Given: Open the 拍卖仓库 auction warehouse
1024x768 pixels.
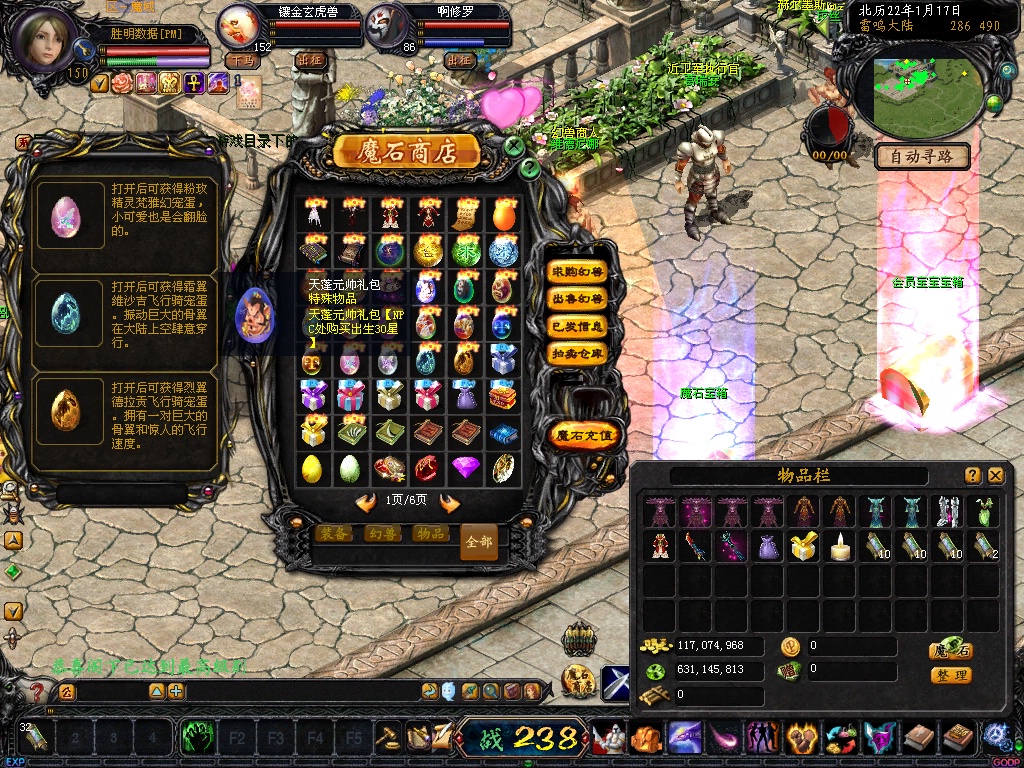Looking at the screenshot, I should point(578,353).
